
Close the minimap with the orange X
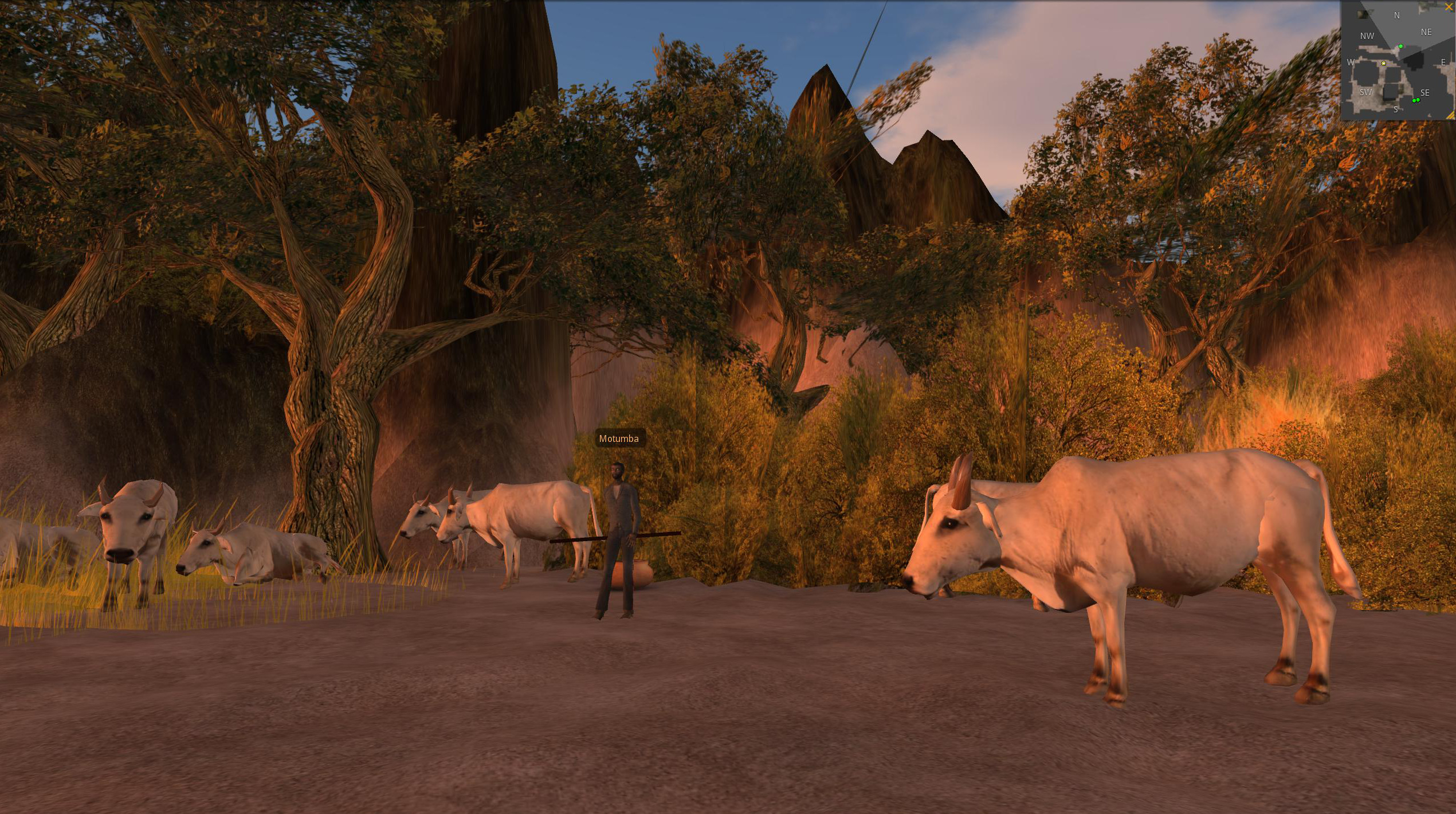(x=1449, y=6)
